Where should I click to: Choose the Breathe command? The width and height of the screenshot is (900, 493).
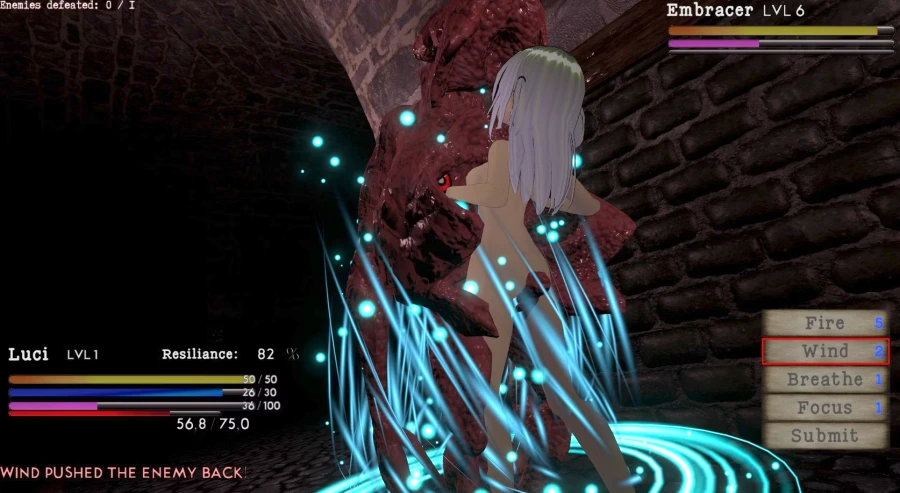click(825, 379)
